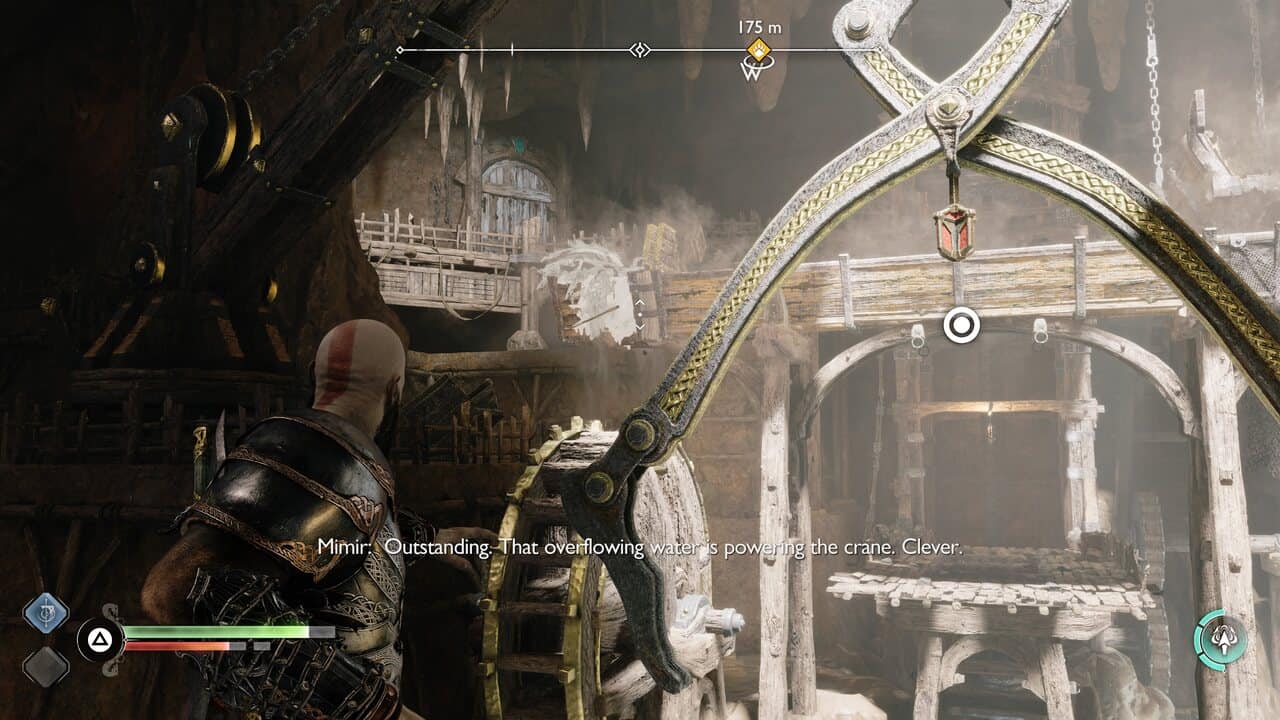Select the yellow quest marker on the compass
1280x720 pixels.
point(759,50)
